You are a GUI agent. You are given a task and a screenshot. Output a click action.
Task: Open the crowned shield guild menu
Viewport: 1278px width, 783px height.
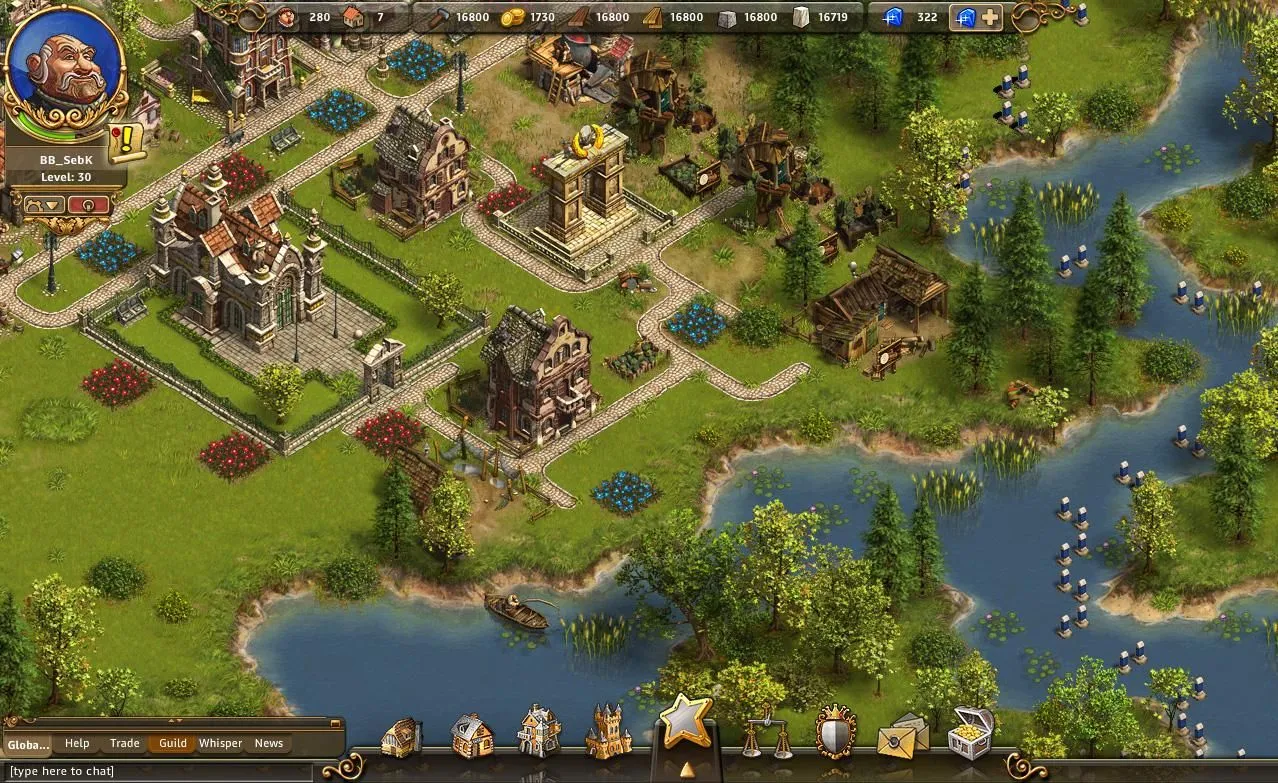tap(835, 733)
